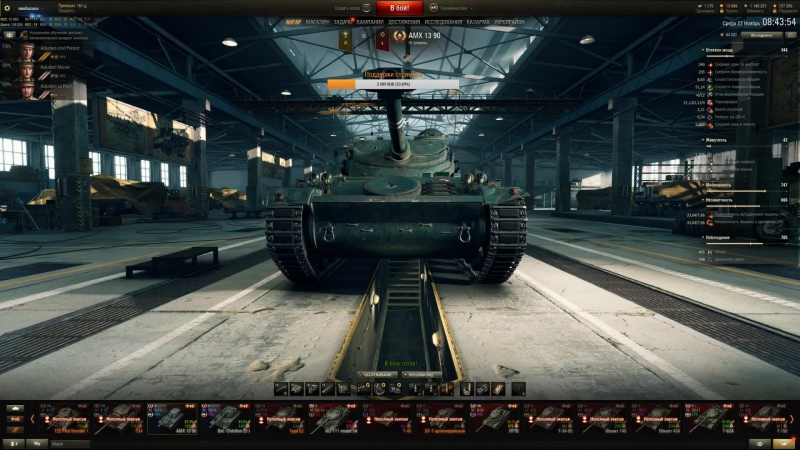Viewport: 800px width, 450px height.
Task: Select the AMX 13 90 tank in carousel
Action: click(x=173, y=418)
